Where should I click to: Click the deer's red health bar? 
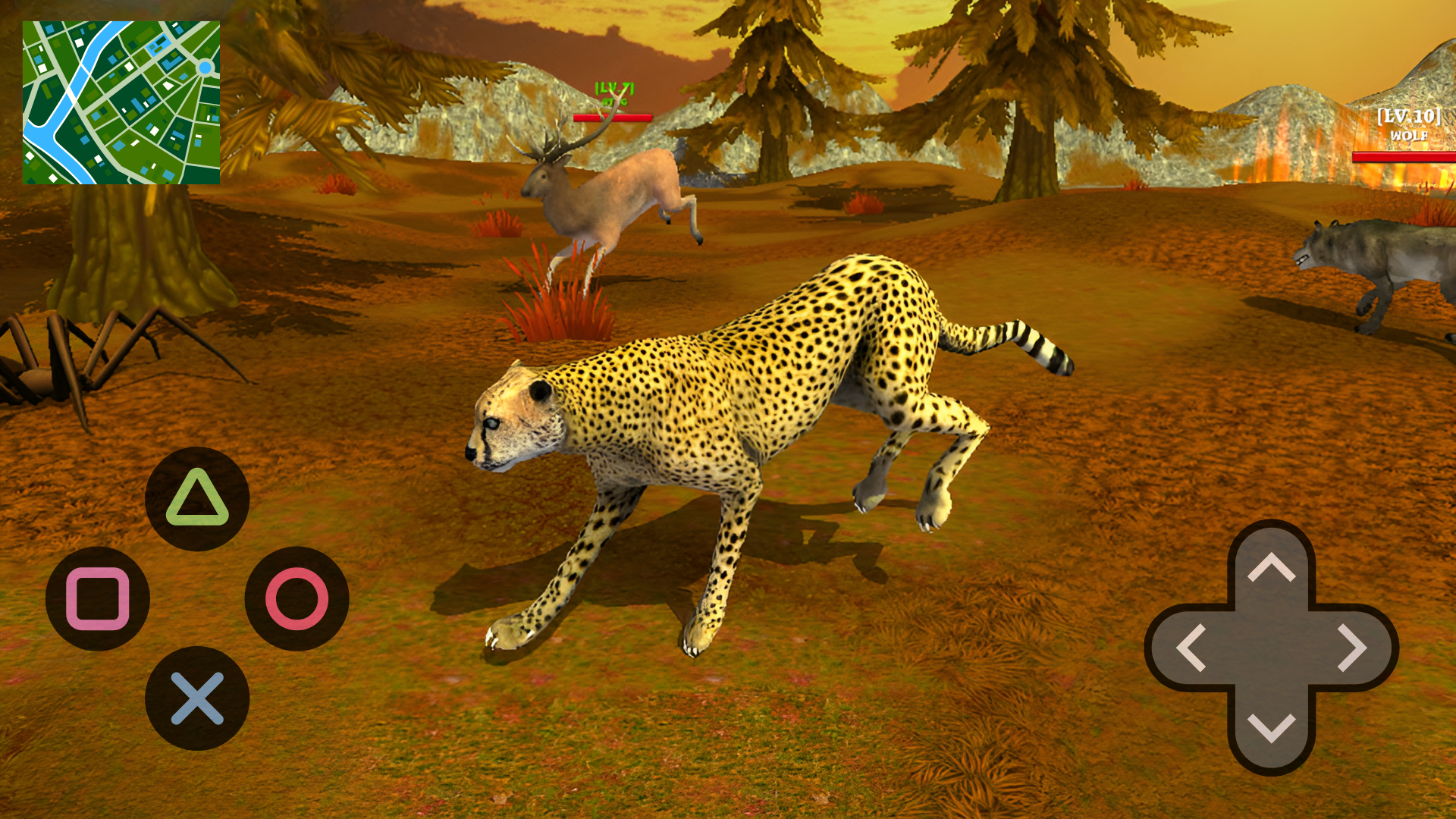point(613,118)
